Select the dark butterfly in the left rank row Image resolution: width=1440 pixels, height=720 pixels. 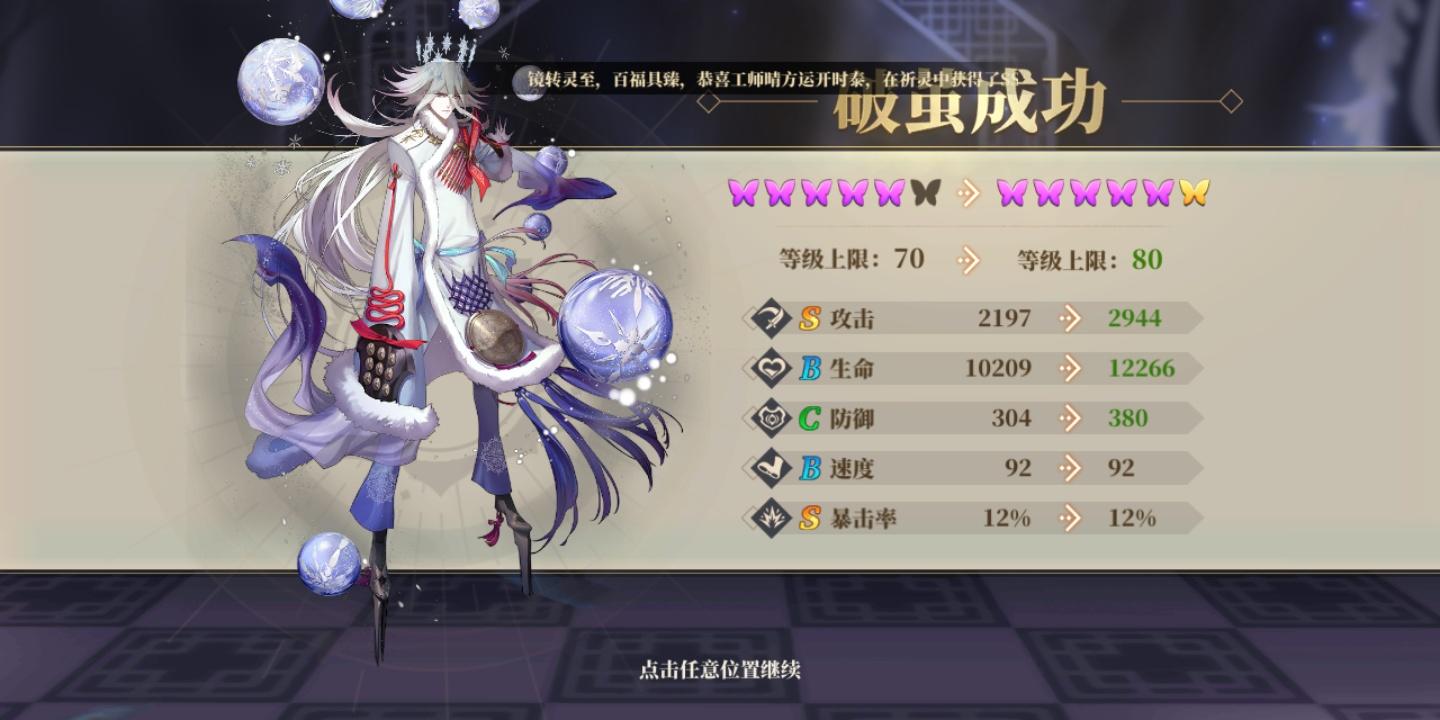pos(925,192)
